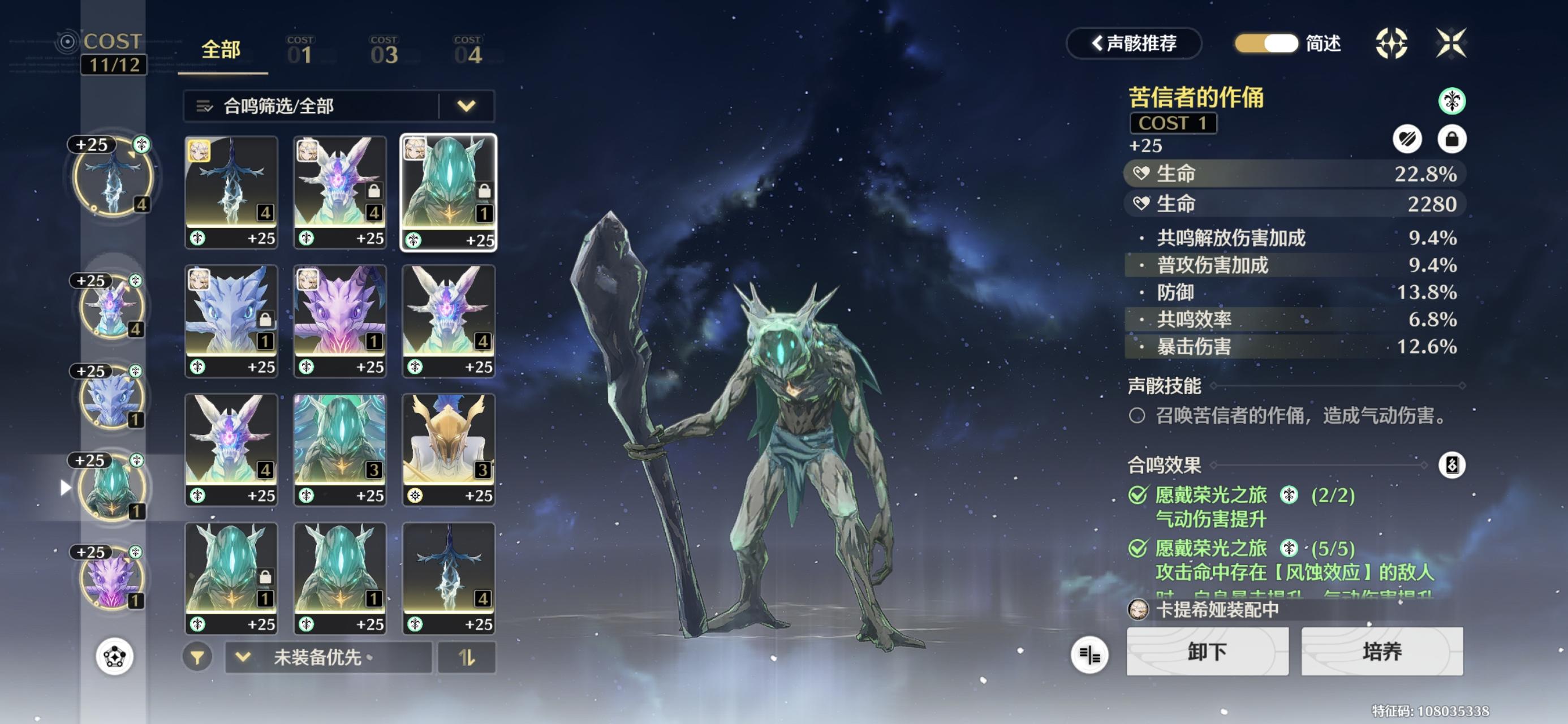
Task: Select the golden helmet cost 3 echo
Action: (x=449, y=449)
